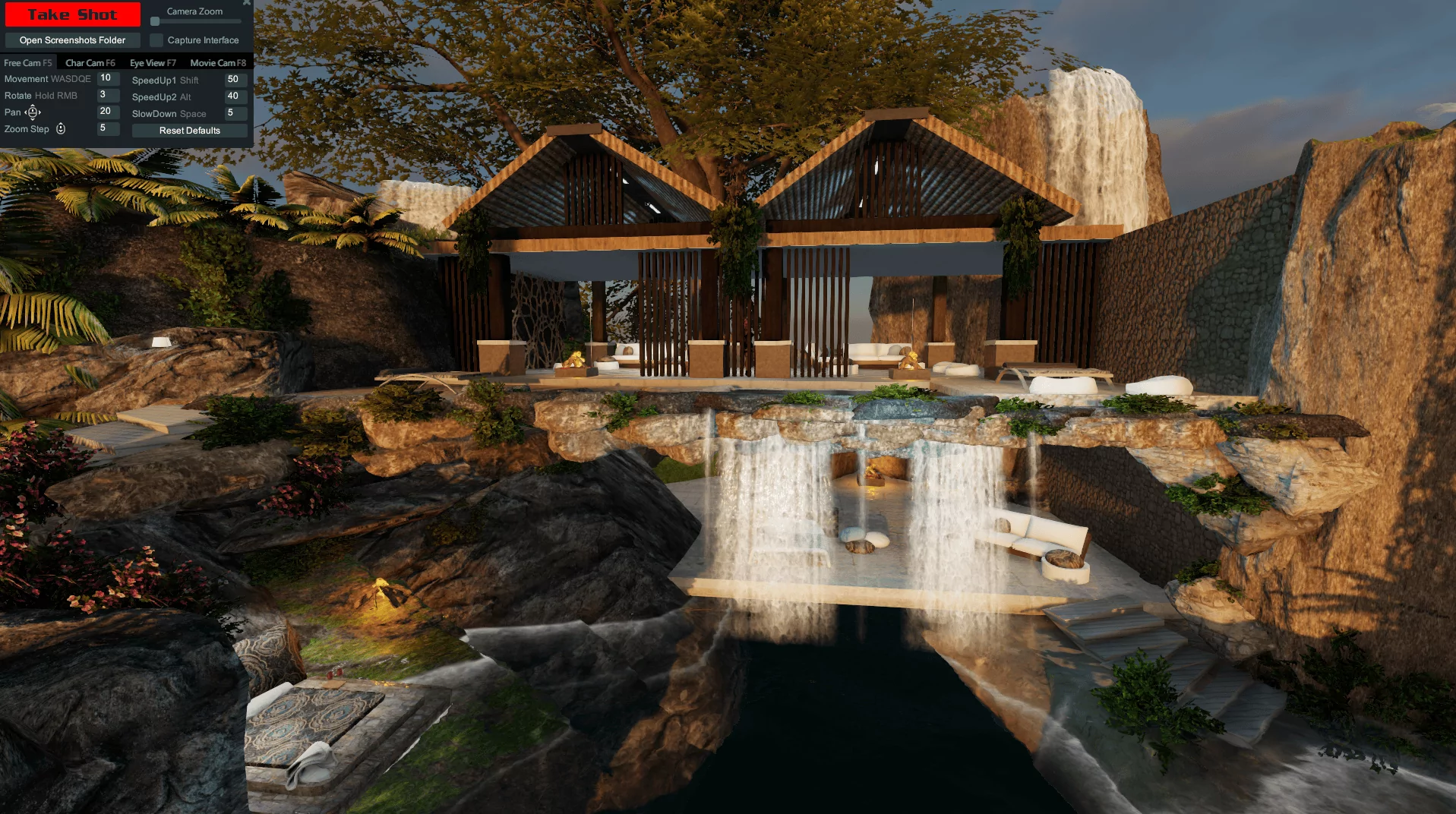Screen dimensions: 1456x814
Task: Click the Zoom Step scroll-wheel icon
Action: (60, 128)
